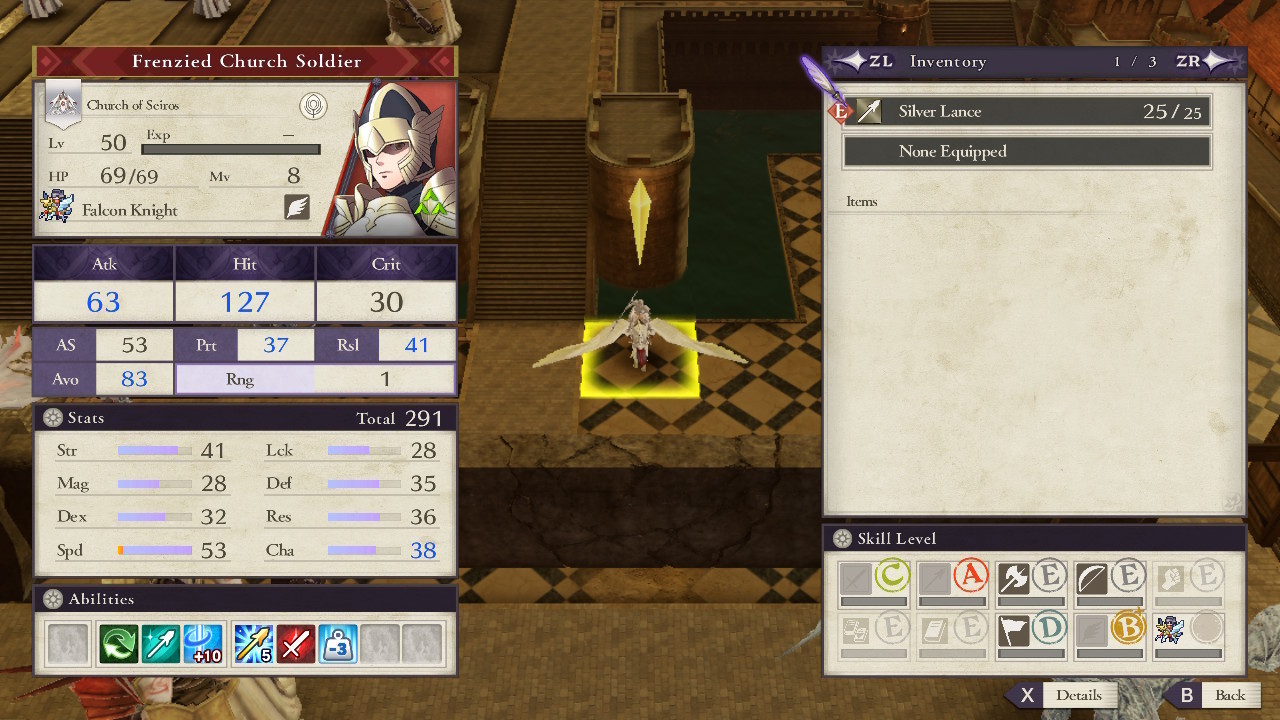The image size is (1280, 720).
Task: Click the X Details button
Action: [1080, 695]
